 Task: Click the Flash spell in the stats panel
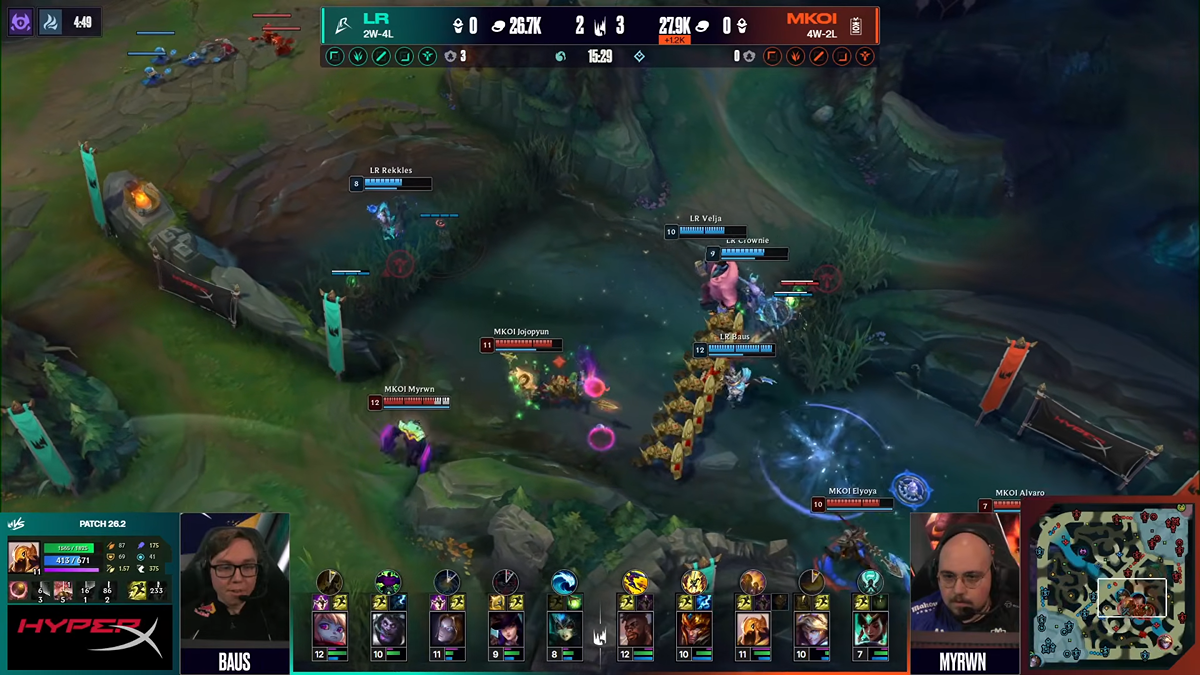click(x=136, y=591)
